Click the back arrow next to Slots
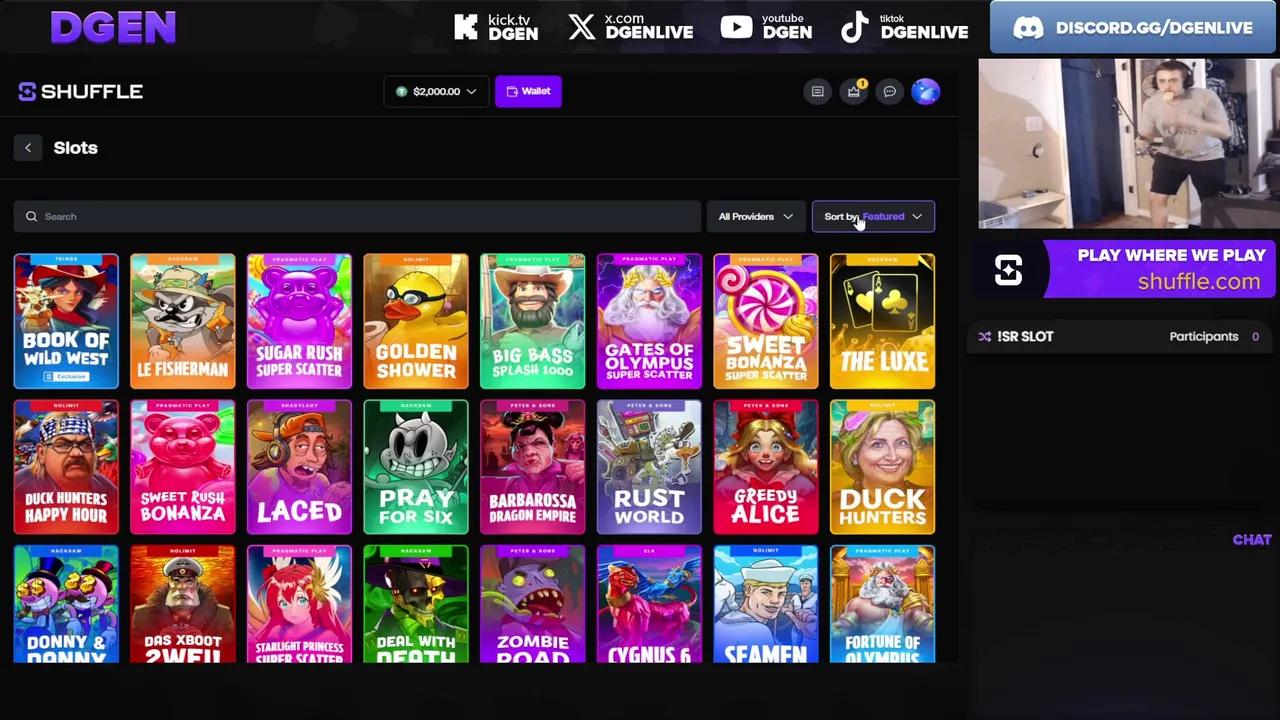 28,147
